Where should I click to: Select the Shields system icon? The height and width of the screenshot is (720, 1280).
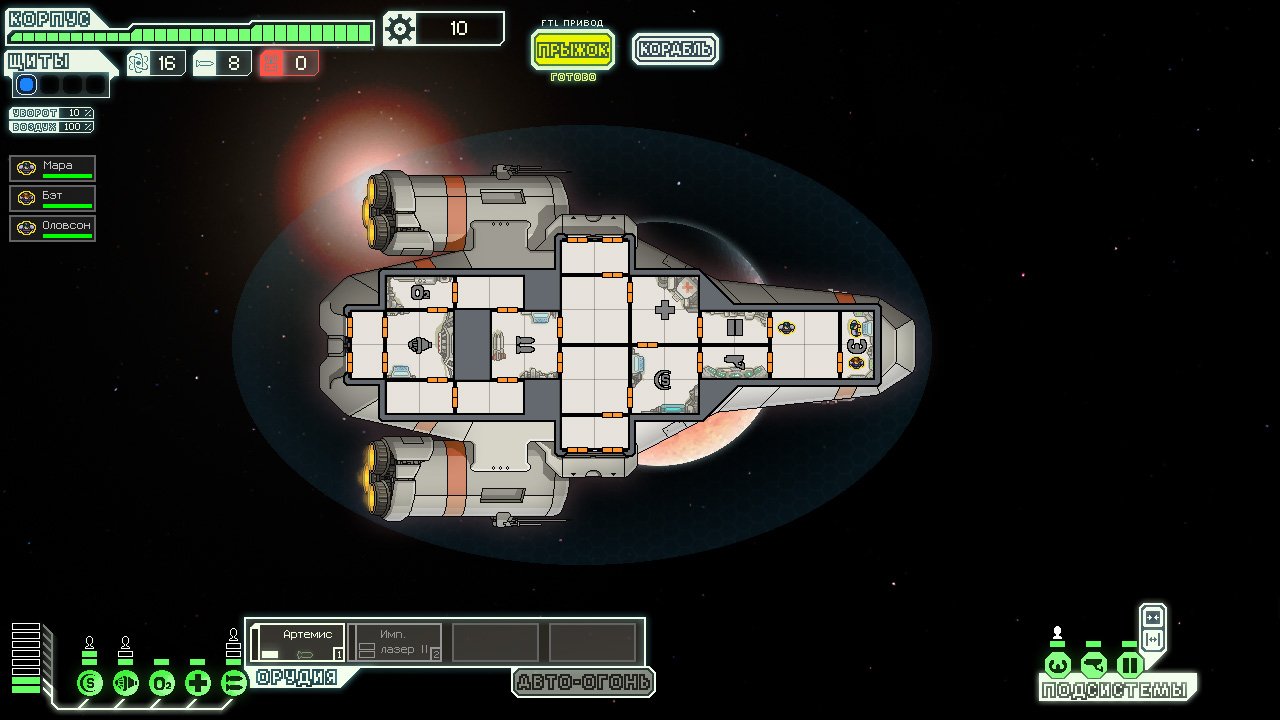click(x=88, y=682)
